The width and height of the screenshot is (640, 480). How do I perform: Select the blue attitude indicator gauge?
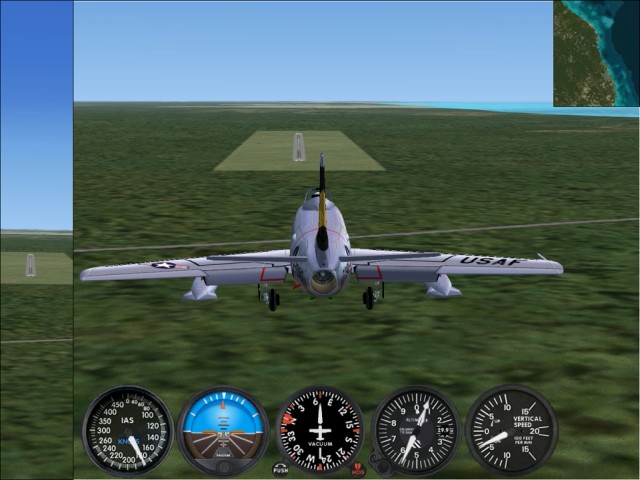tap(223, 431)
